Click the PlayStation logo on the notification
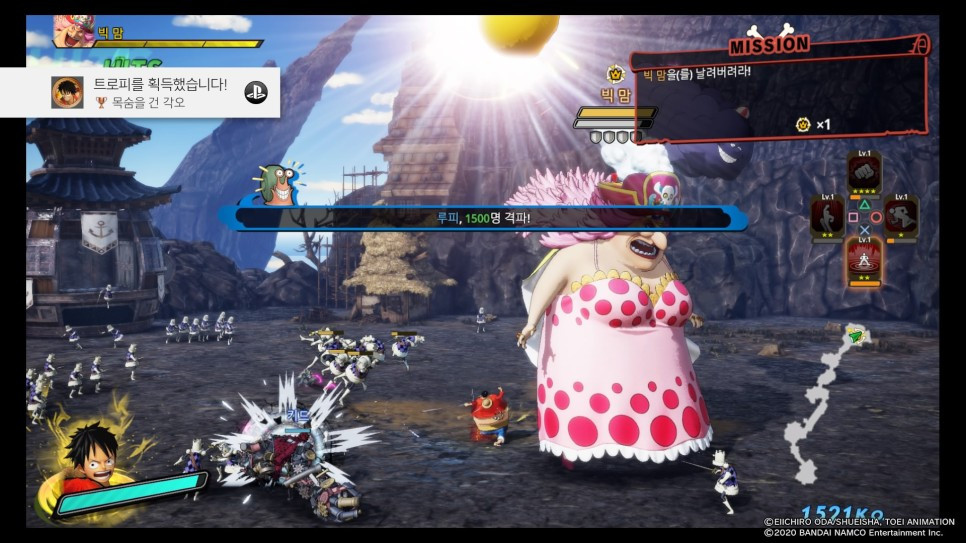 255,92
